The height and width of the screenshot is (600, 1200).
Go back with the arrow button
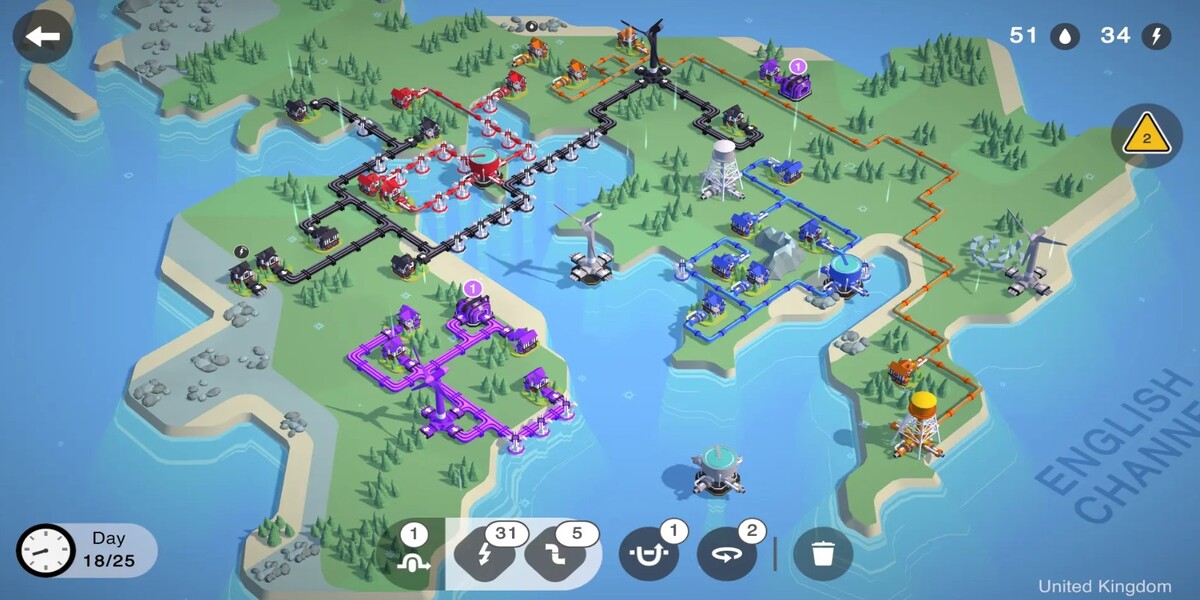[x=42, y=38]
